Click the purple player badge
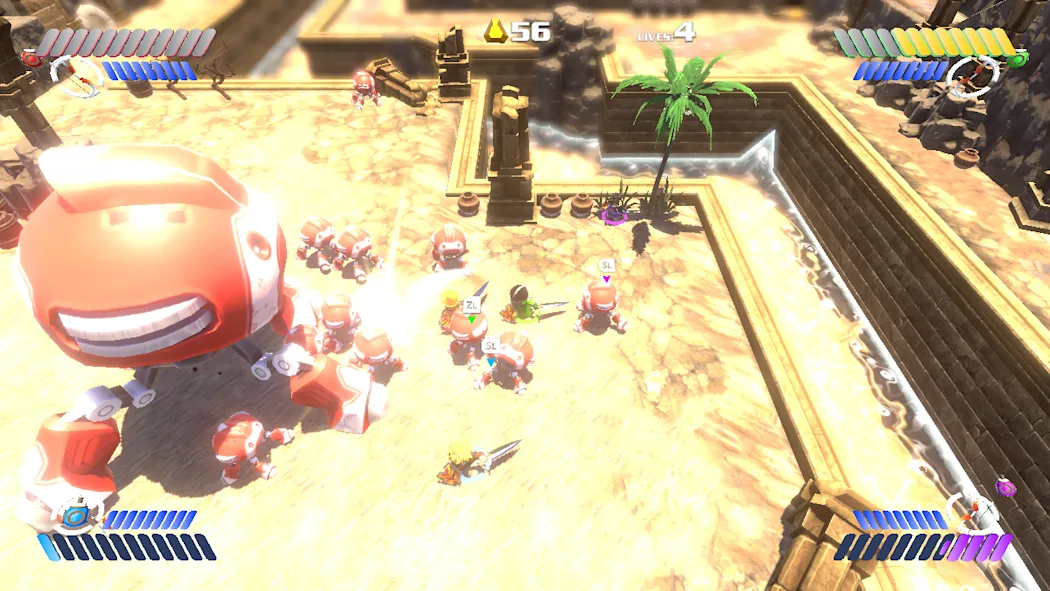The height and width of the screenshot is (591, 1050). [1005, 487]
